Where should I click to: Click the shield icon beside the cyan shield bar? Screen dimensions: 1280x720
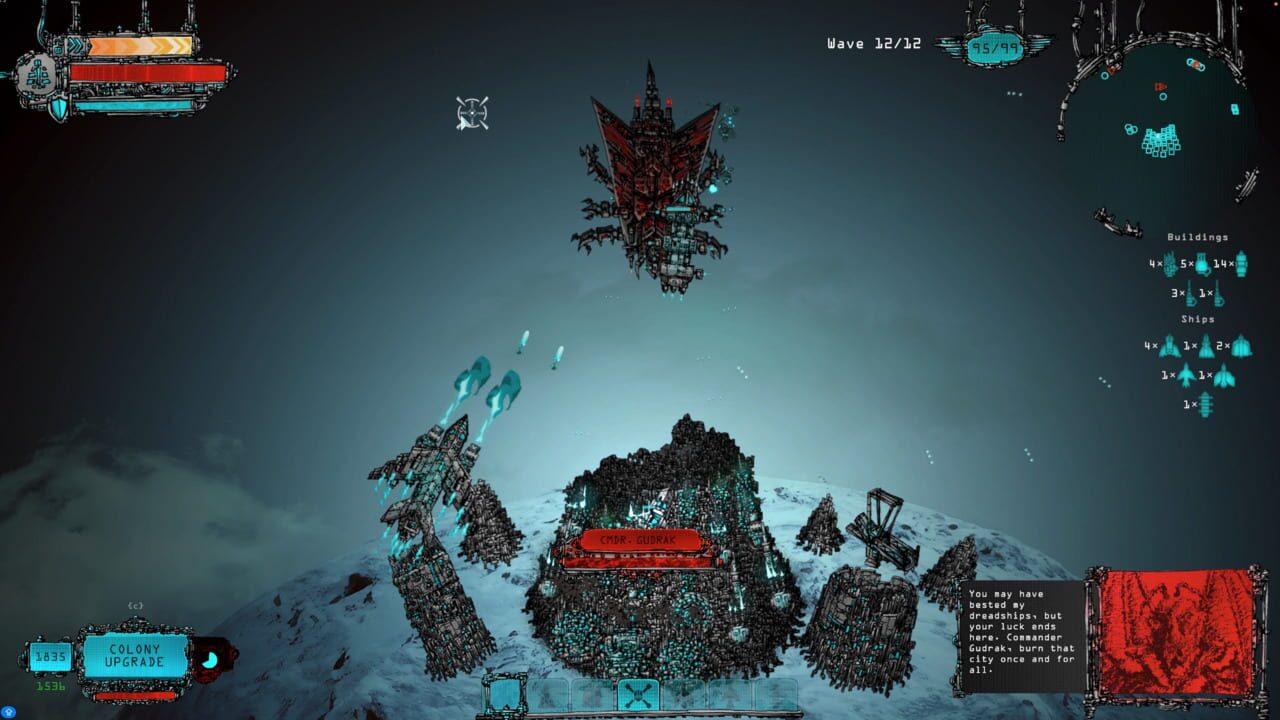[59, 106]
